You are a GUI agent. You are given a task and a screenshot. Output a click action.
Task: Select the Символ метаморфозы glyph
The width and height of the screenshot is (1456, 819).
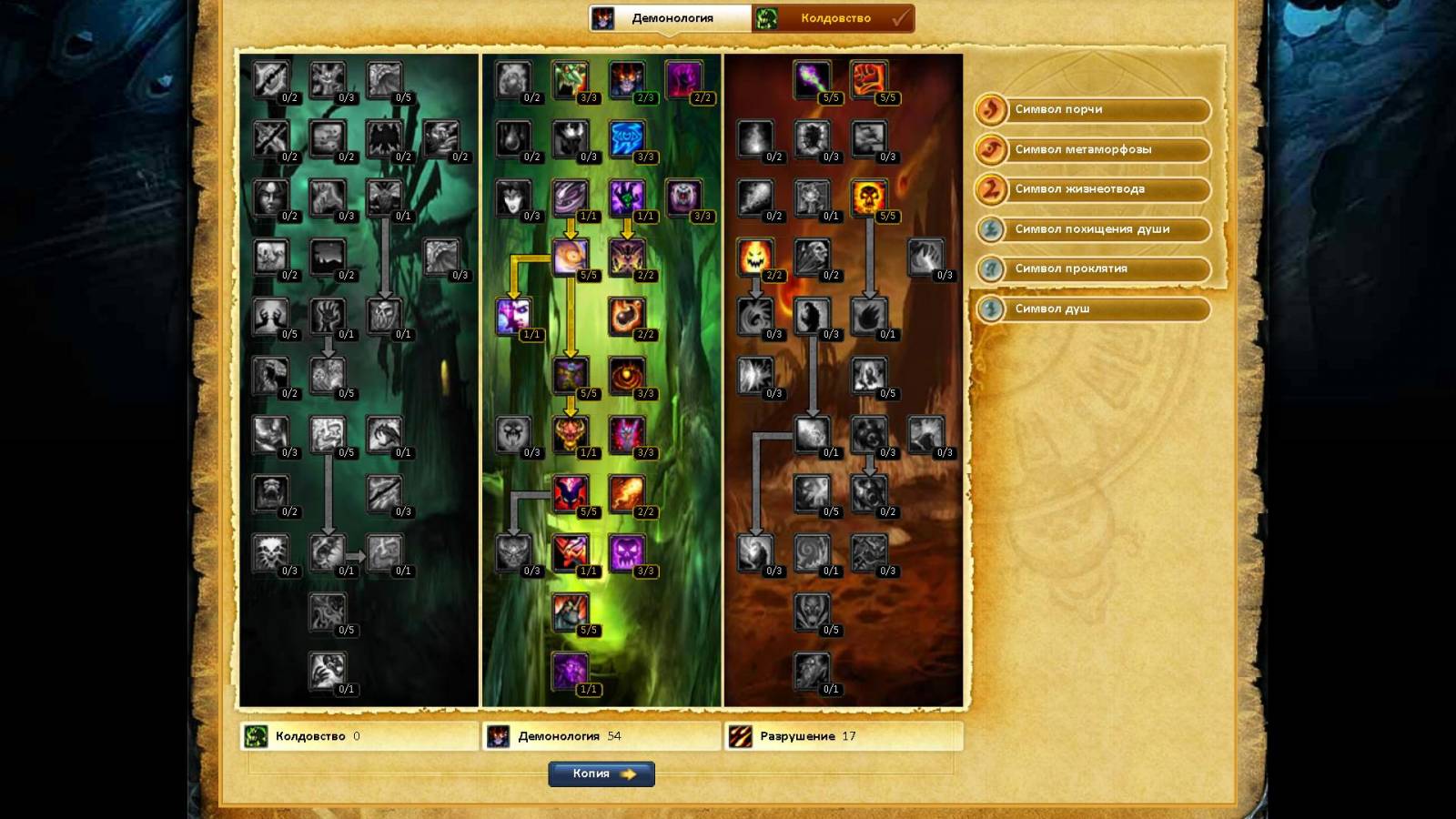point(1093,150)
